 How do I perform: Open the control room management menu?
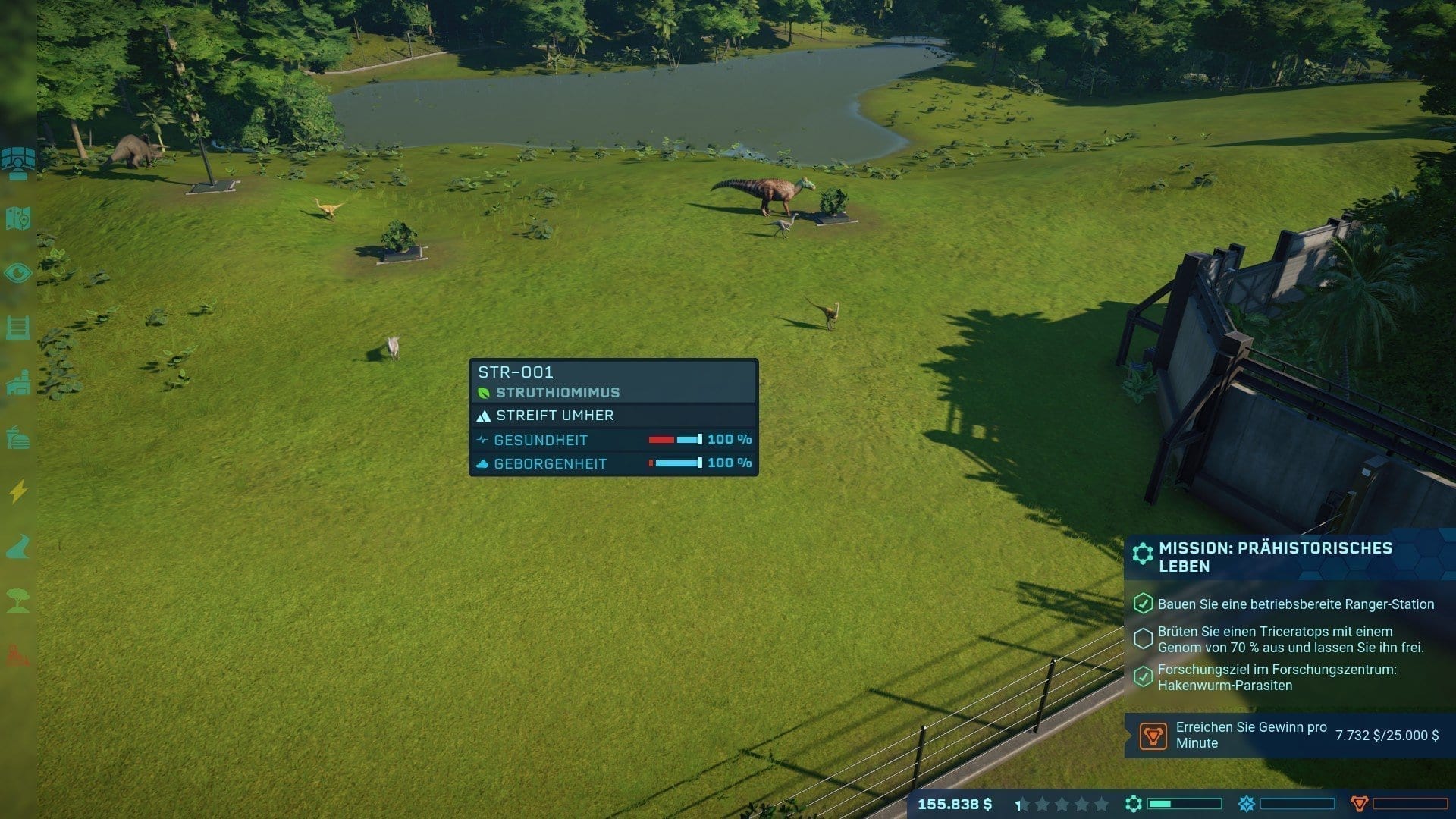click(x=18, y=162)
